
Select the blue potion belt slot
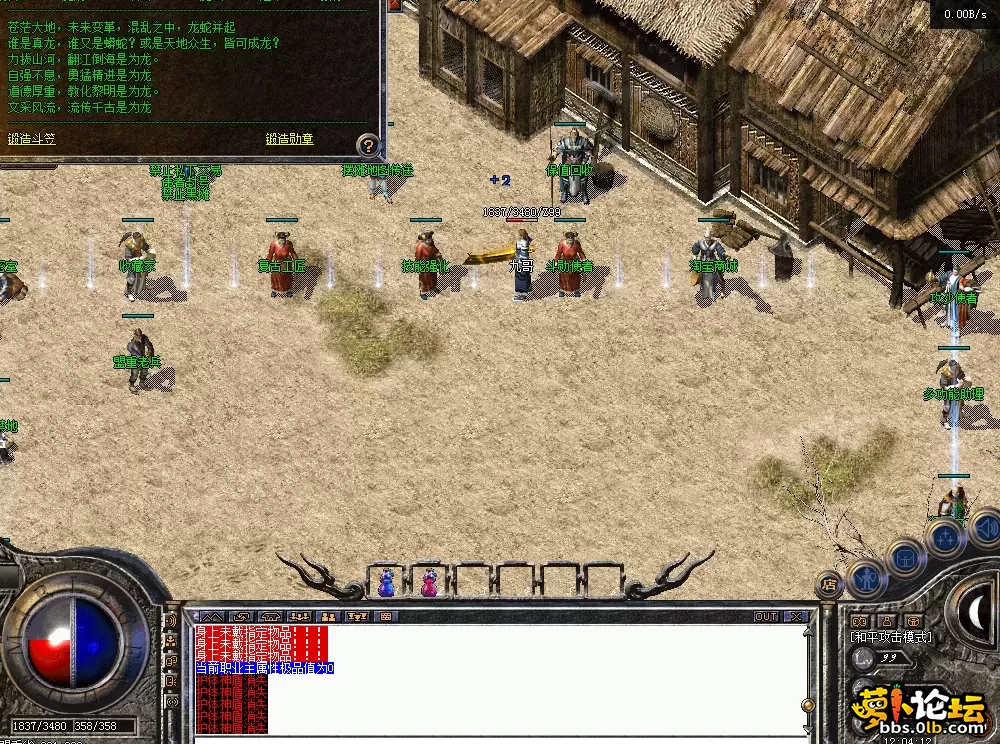click(x=386, y=582)
